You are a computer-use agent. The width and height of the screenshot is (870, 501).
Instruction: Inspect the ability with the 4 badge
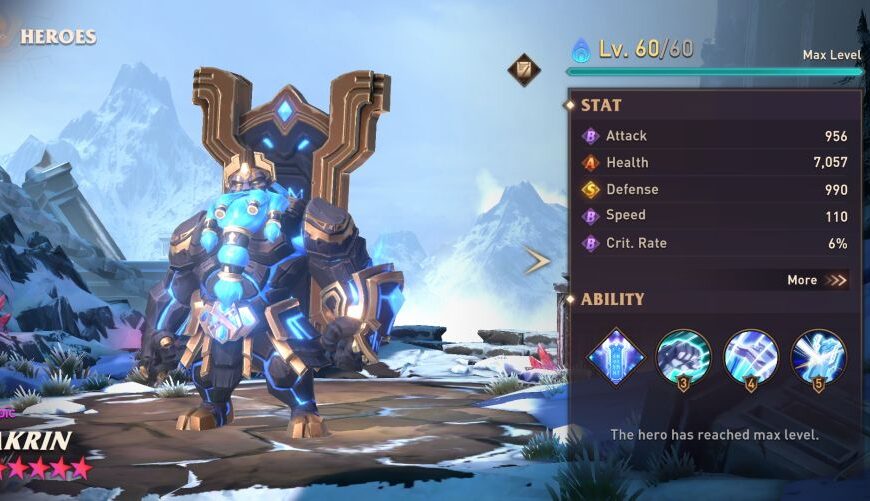coord(751,356)
